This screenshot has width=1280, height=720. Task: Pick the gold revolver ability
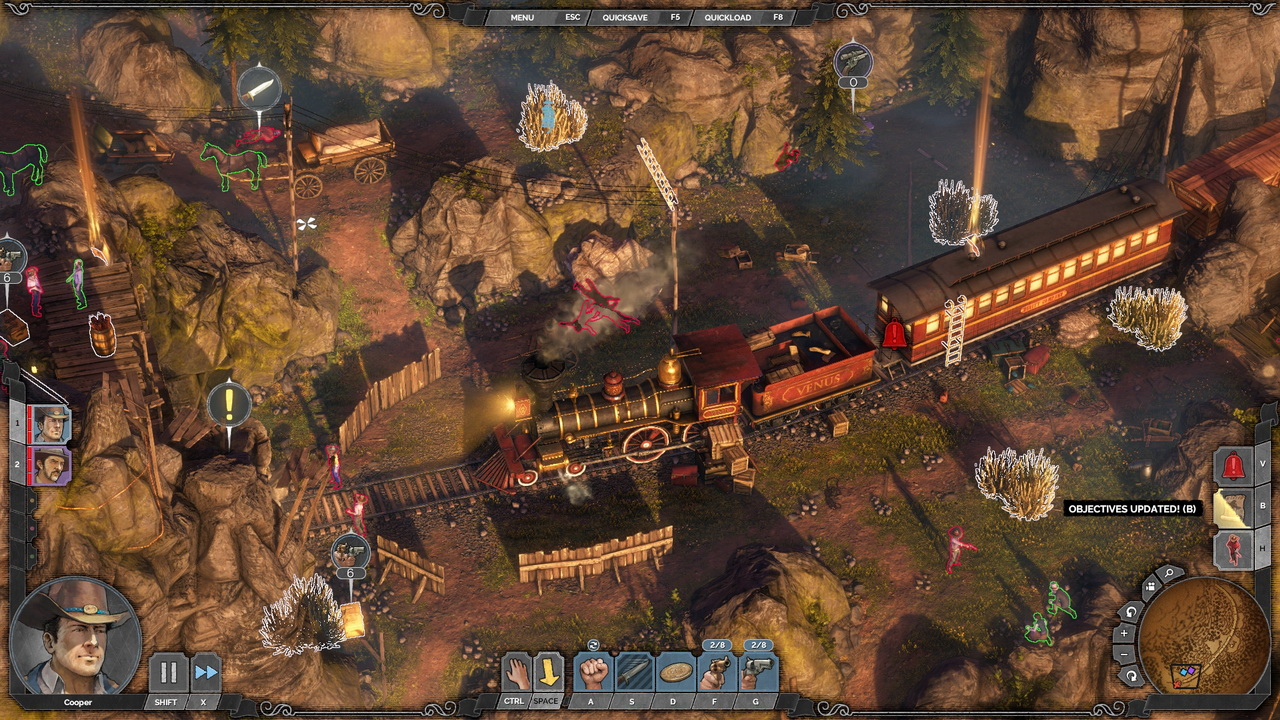click(717, 672)
